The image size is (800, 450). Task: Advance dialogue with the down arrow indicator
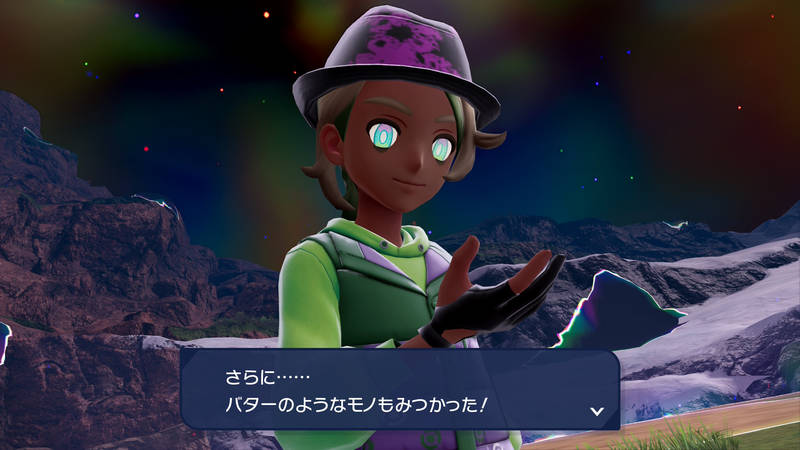[596, 410]
